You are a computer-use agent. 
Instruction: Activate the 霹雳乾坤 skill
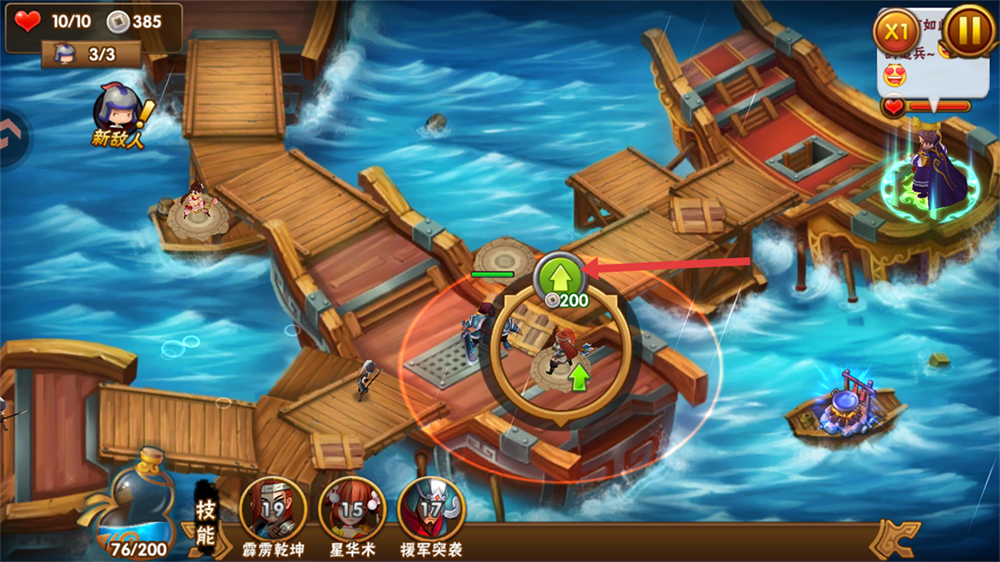point(272,508)
